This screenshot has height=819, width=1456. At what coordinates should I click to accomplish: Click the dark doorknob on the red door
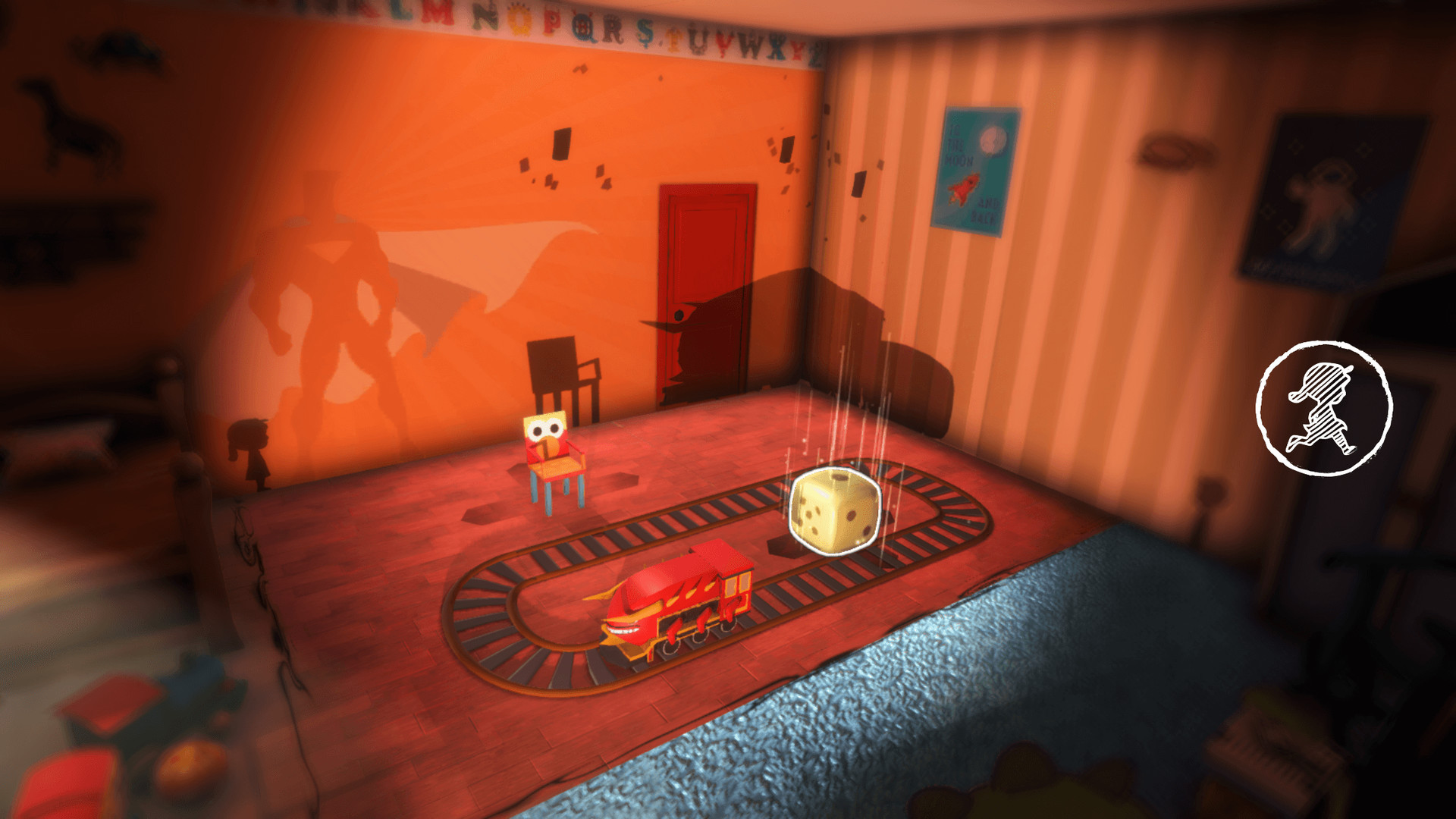[679, 313]
